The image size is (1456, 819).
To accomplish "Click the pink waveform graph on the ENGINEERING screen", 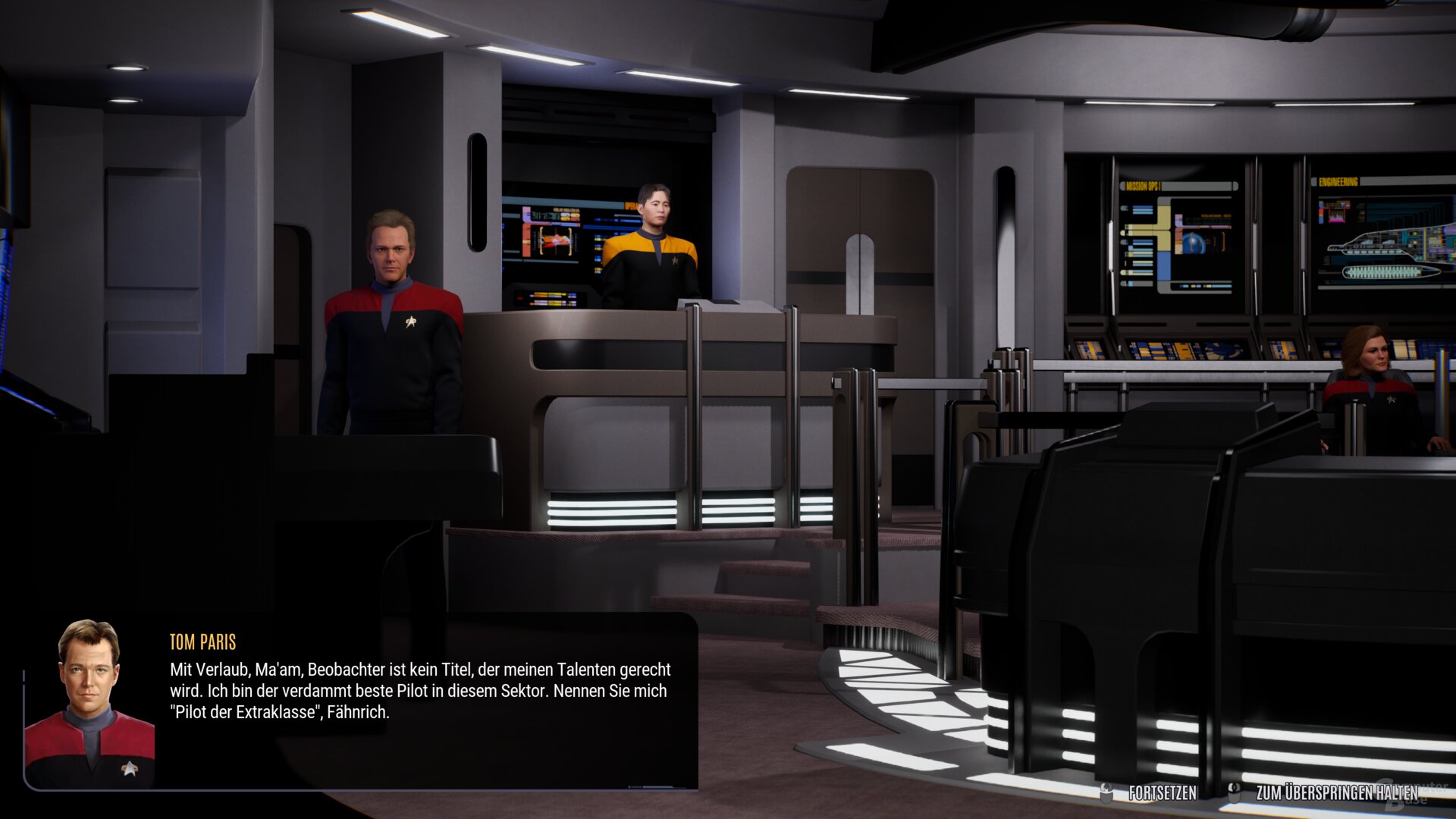I will point(1337,218).
